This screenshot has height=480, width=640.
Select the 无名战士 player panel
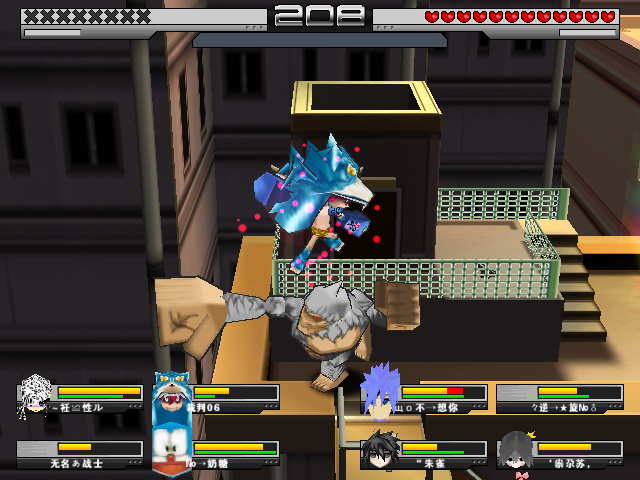click(x=80, y=455)
